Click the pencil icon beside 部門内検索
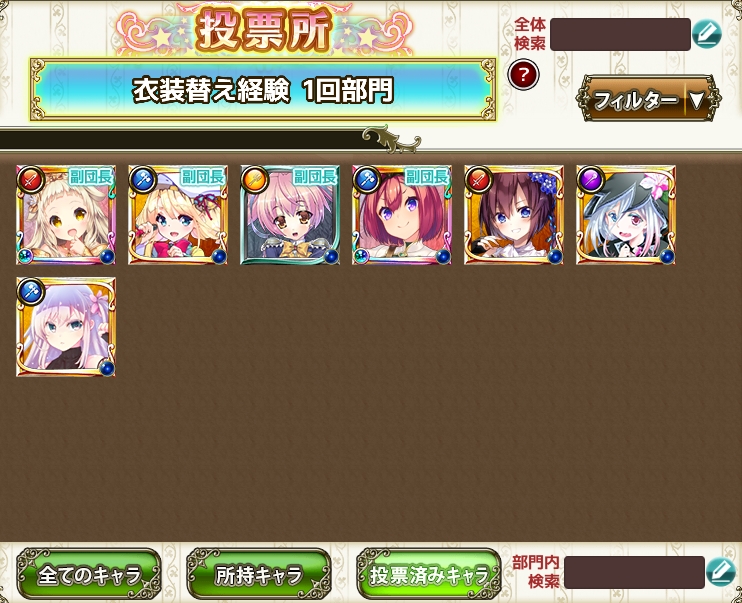Viewport: 742px width, 603px height. (720, 572)
